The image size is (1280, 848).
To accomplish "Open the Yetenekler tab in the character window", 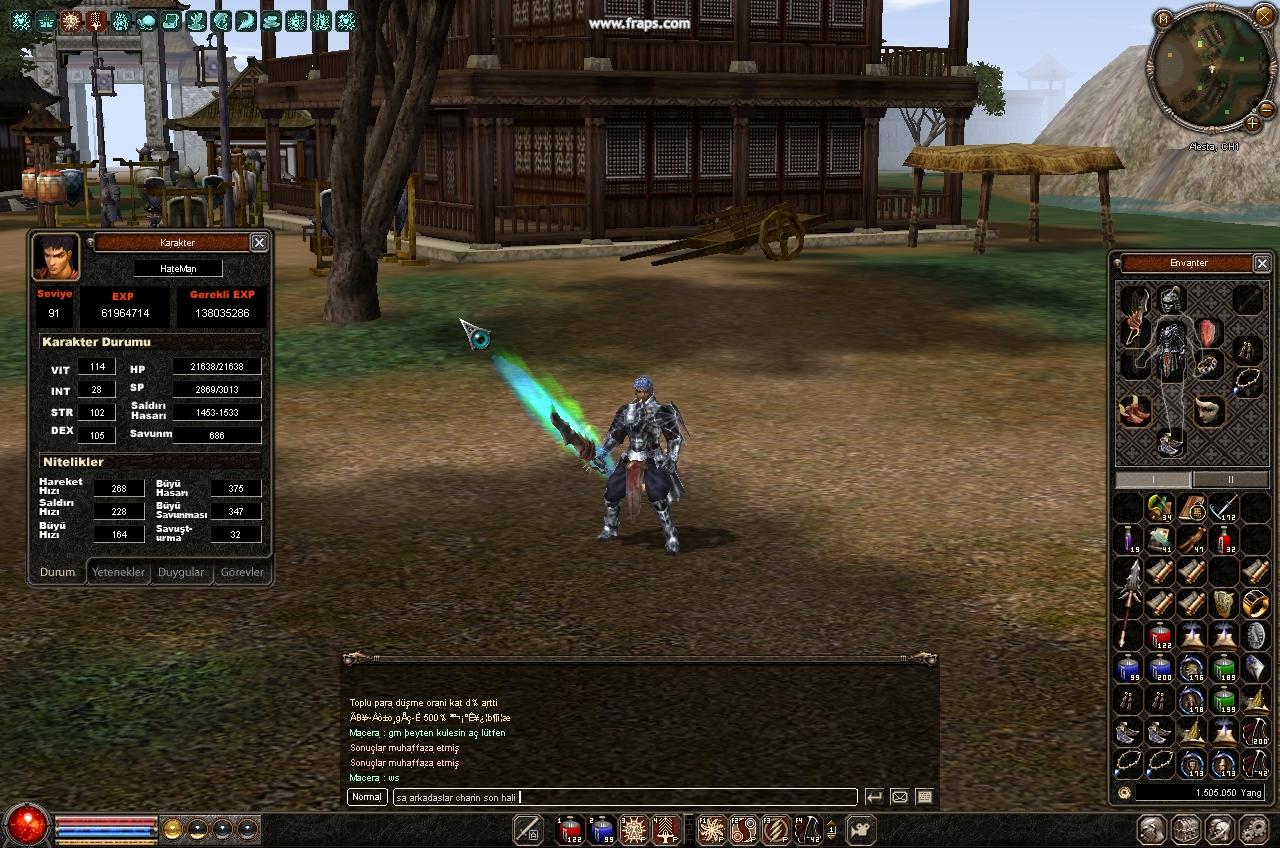I will point(118,572).
